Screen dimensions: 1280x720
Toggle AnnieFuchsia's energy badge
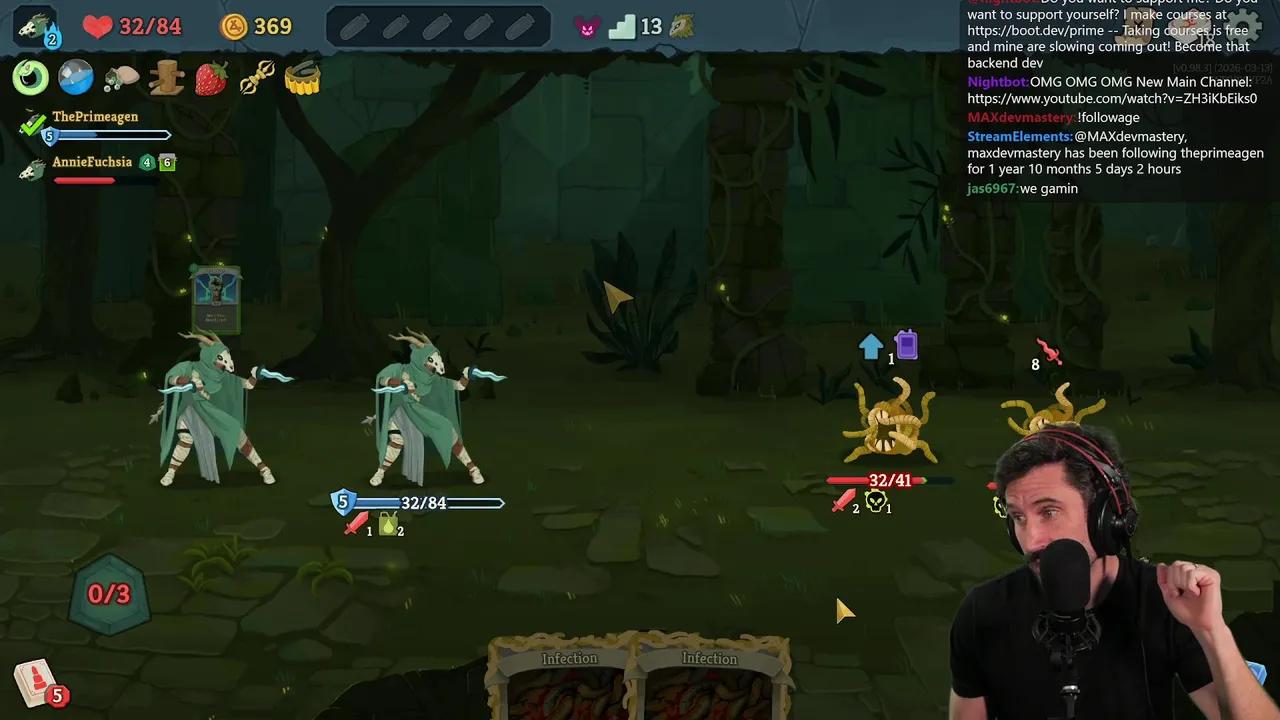(147, 161)
